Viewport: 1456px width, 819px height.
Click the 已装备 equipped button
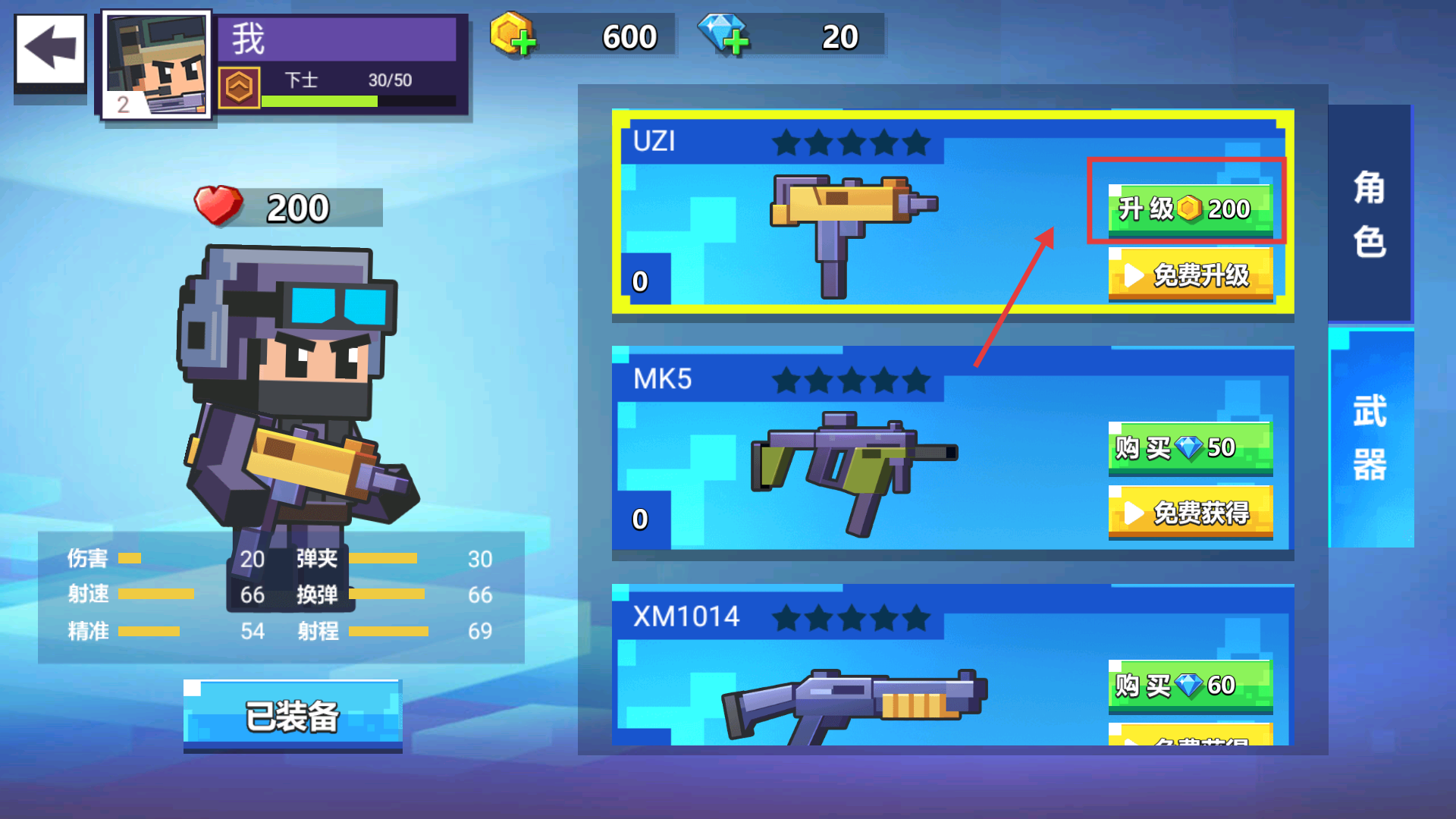292,716
